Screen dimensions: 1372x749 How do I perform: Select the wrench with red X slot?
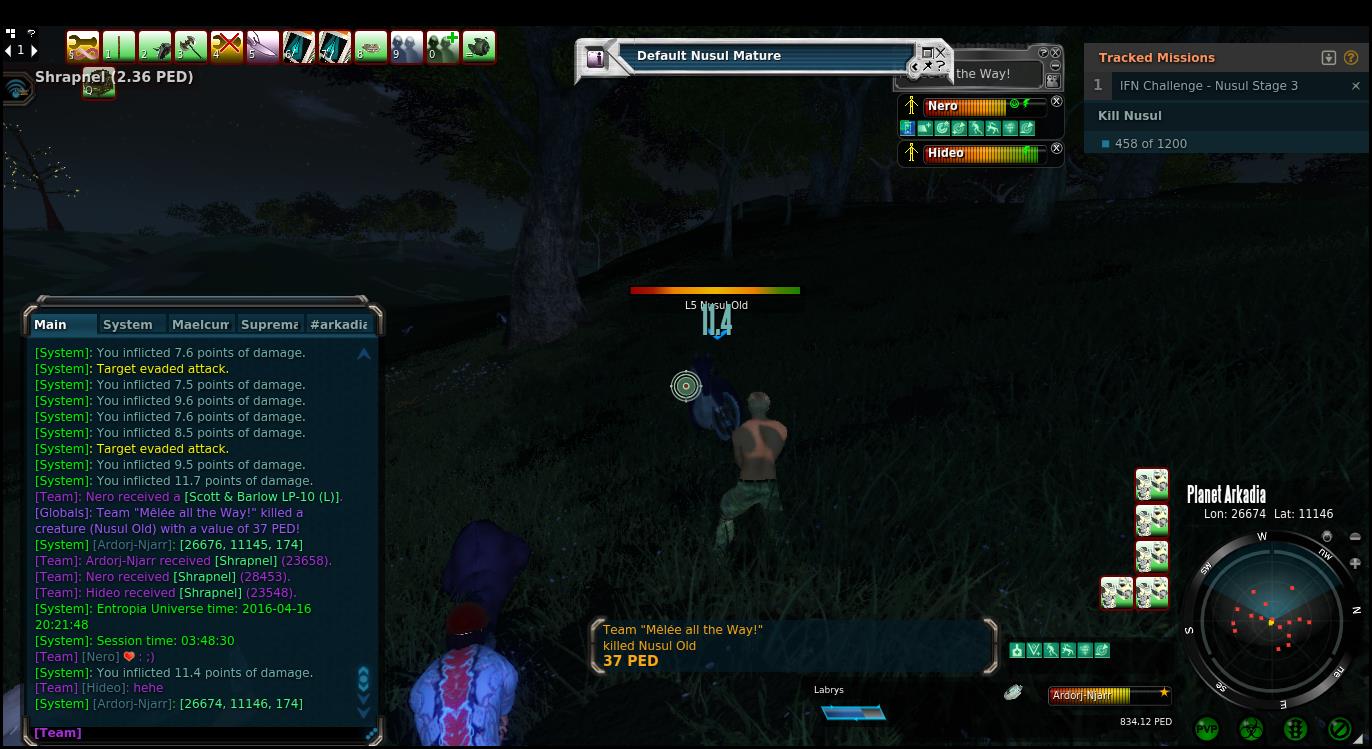(x=227, y=46)
